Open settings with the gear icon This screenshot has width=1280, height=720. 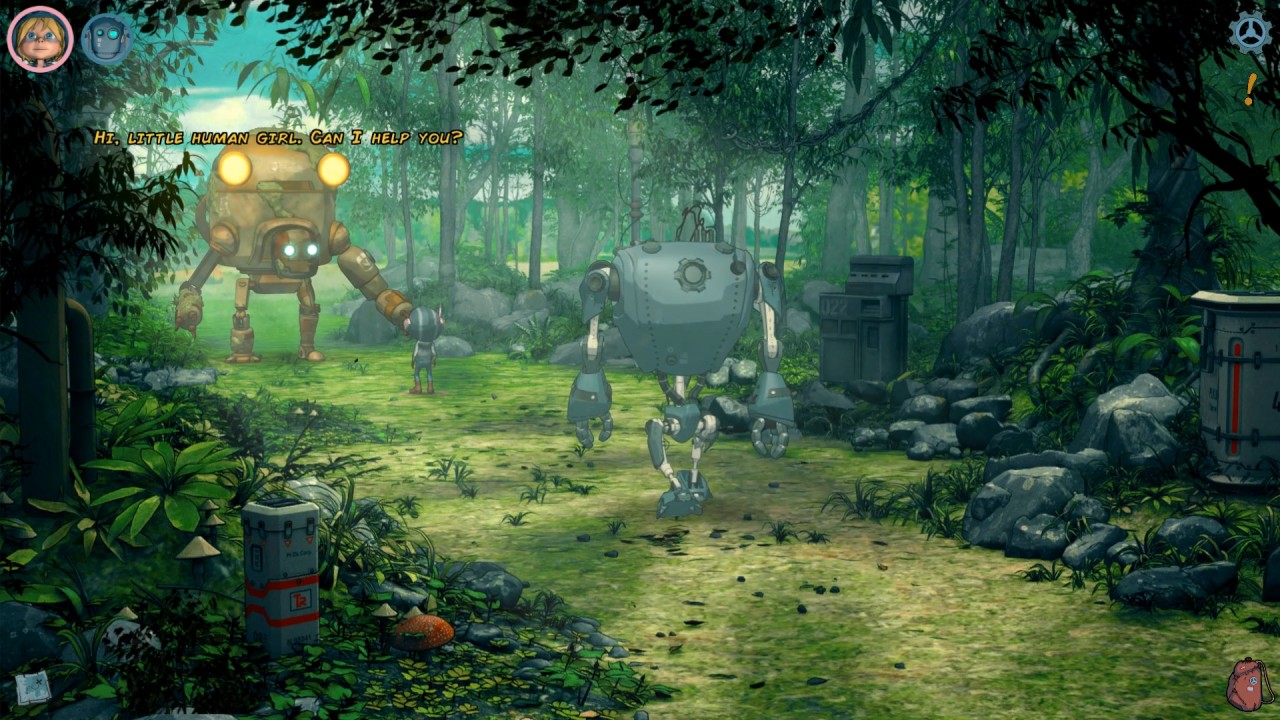[x=1250, y=33]
